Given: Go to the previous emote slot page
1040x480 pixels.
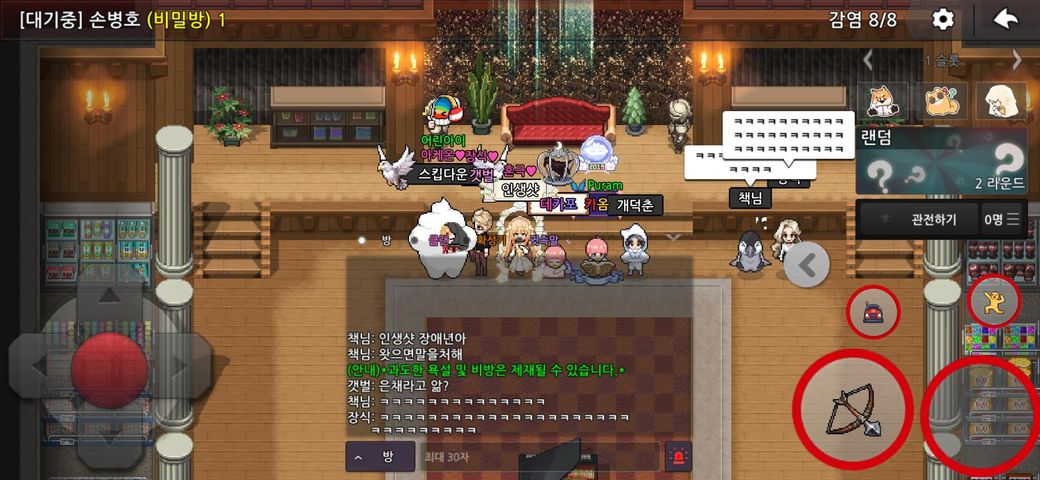Looking at the screenshot, I should [868, 60].
